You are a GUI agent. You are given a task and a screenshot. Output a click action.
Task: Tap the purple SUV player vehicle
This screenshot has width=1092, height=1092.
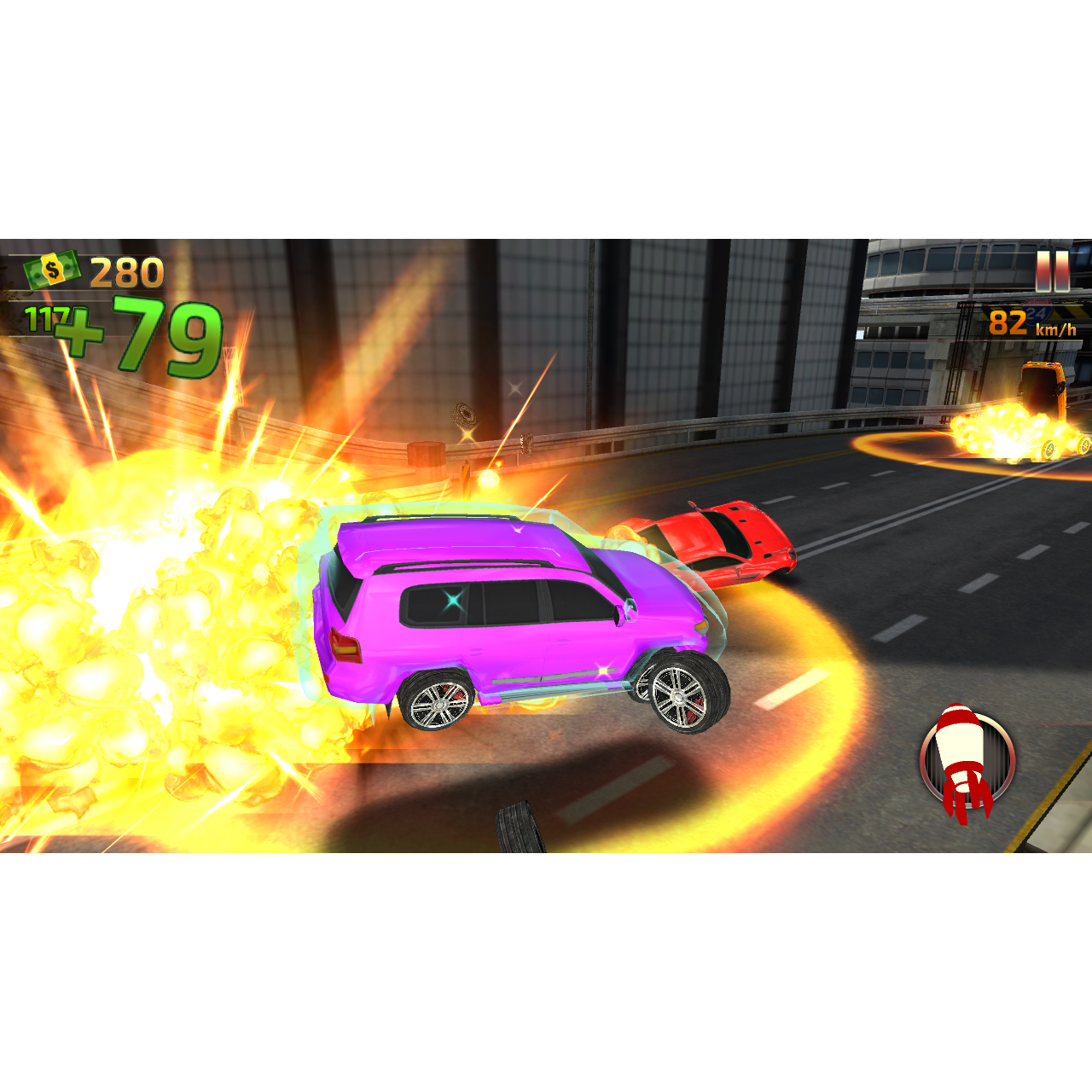pyautogui.click(x=512, y=614)
